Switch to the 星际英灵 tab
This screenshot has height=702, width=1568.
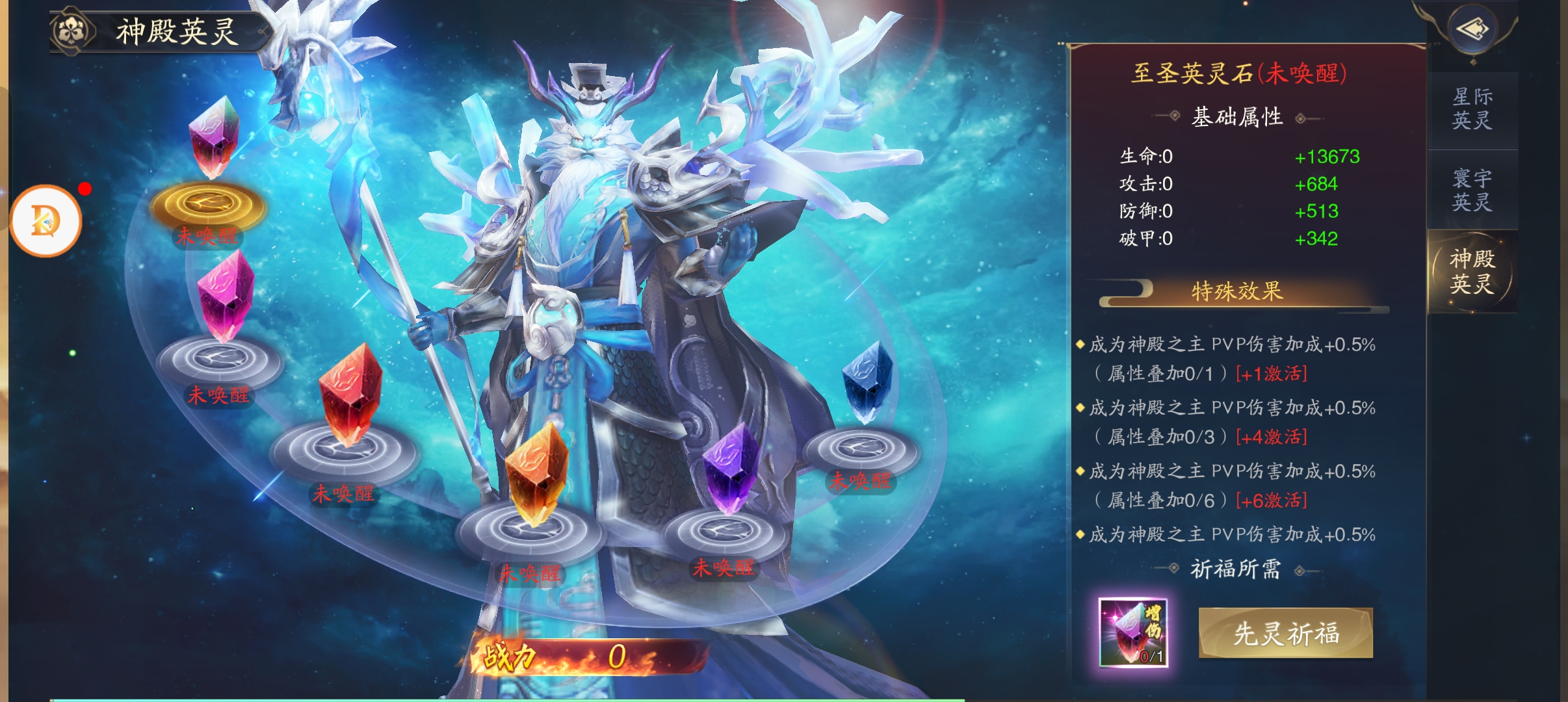1472,109
